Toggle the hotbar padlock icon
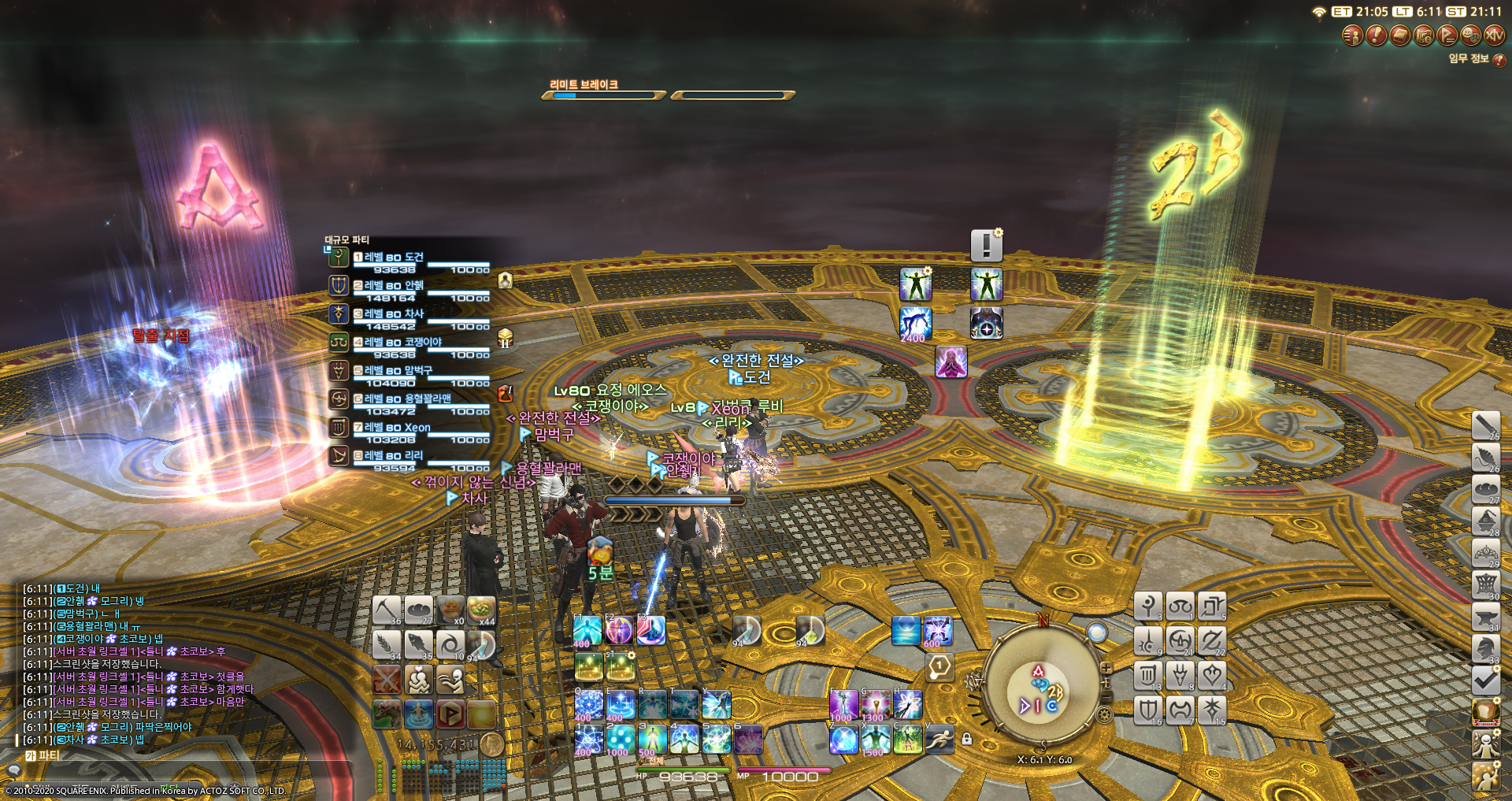The image size is (1512, 801). pyautogui.click(x=966, y=739)
